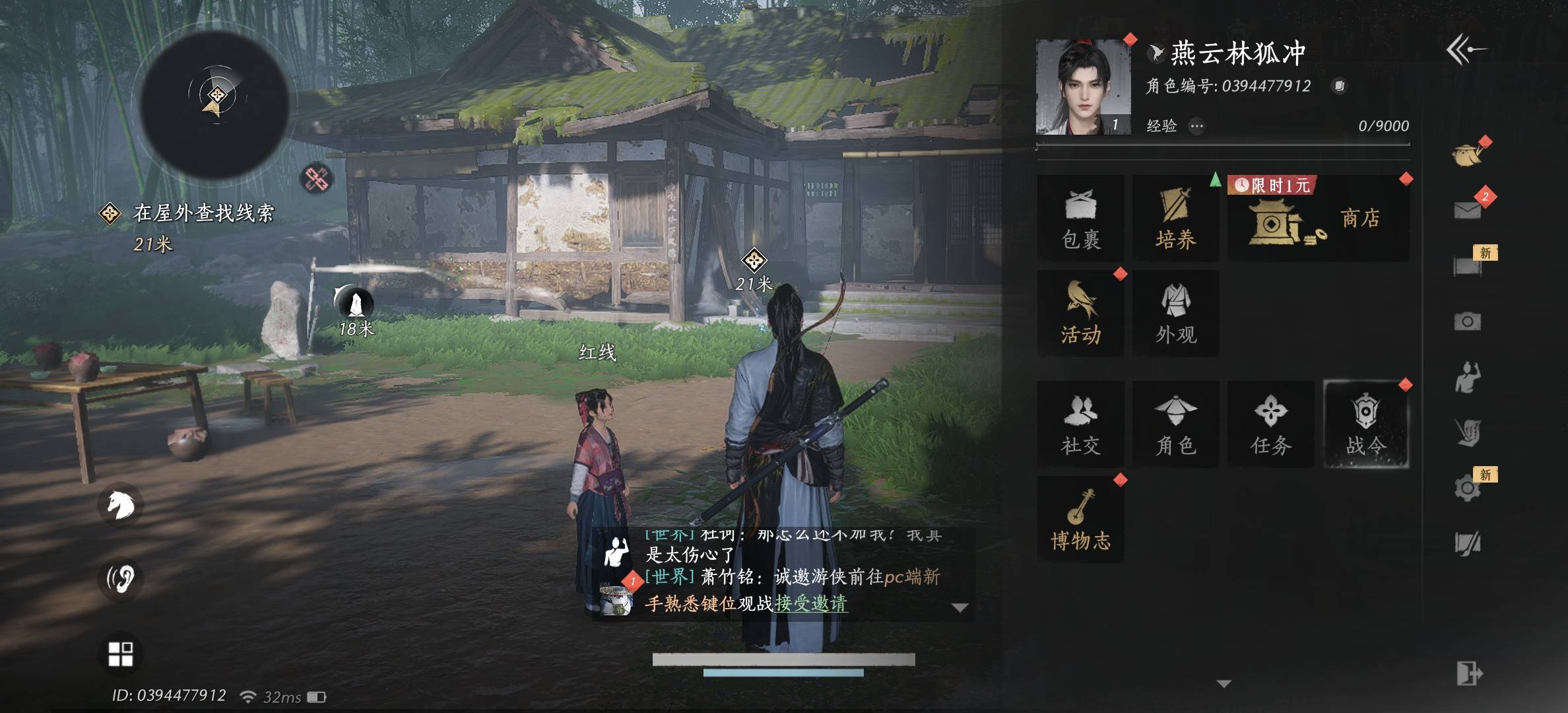Click the exit door icon
This screenshot has height=713, width=1568.
point(1468,674)
